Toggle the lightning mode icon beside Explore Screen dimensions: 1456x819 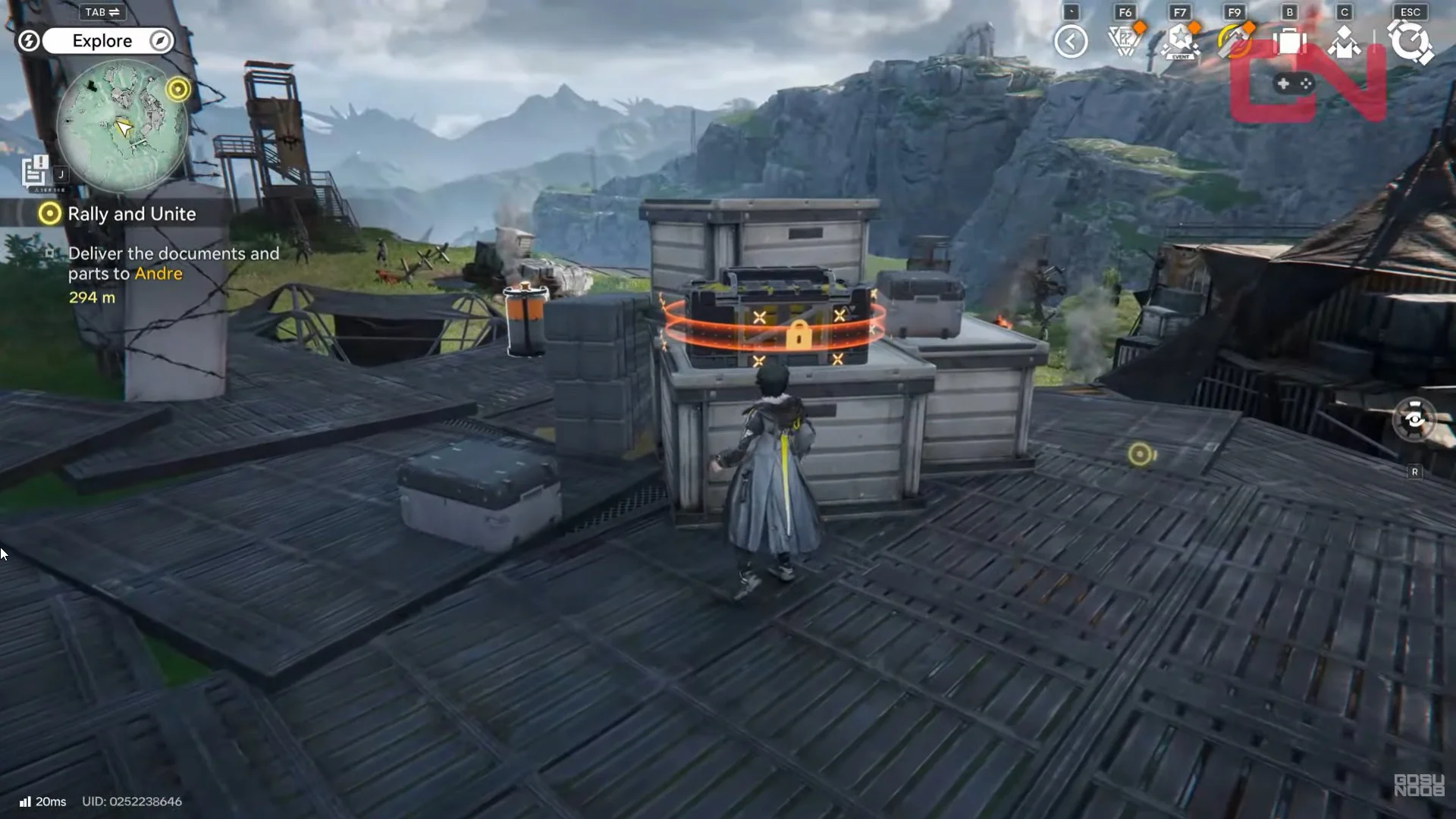coord(29,41)
